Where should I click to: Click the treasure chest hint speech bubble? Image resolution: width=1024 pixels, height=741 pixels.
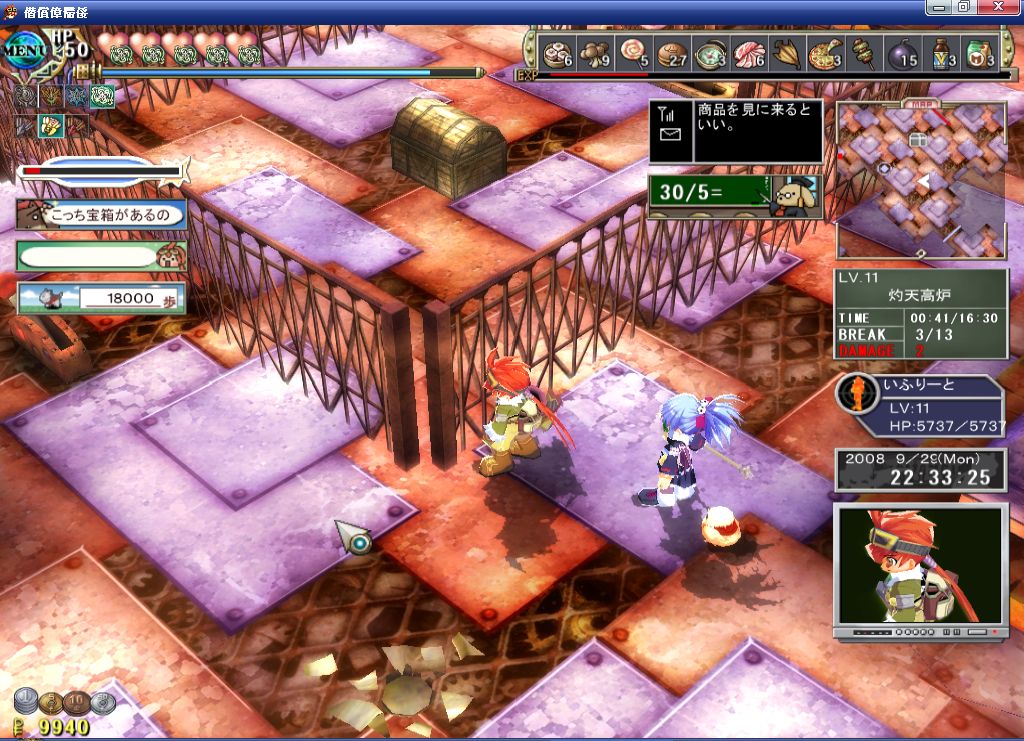102,214
